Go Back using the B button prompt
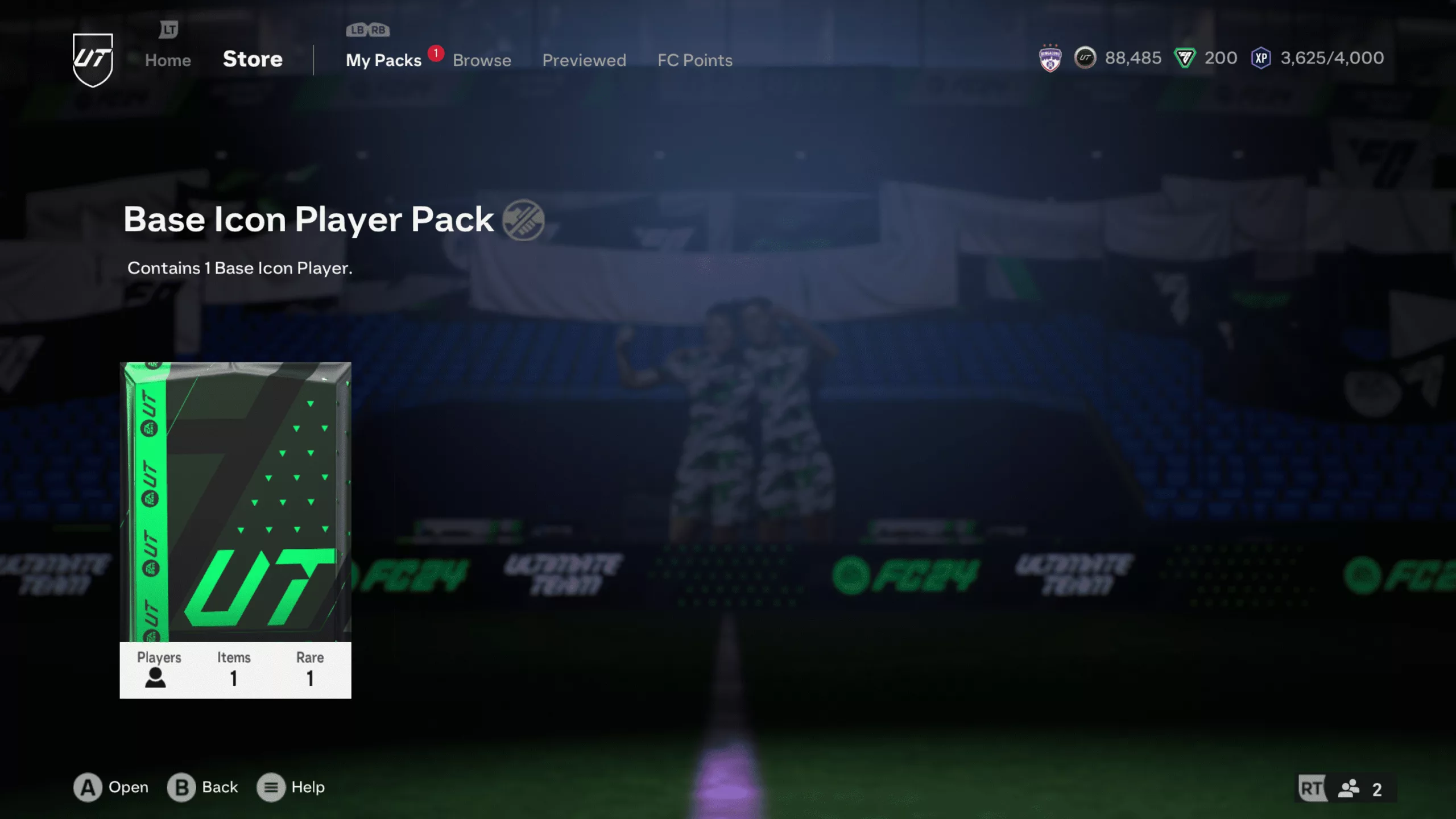 click(180, 787)
